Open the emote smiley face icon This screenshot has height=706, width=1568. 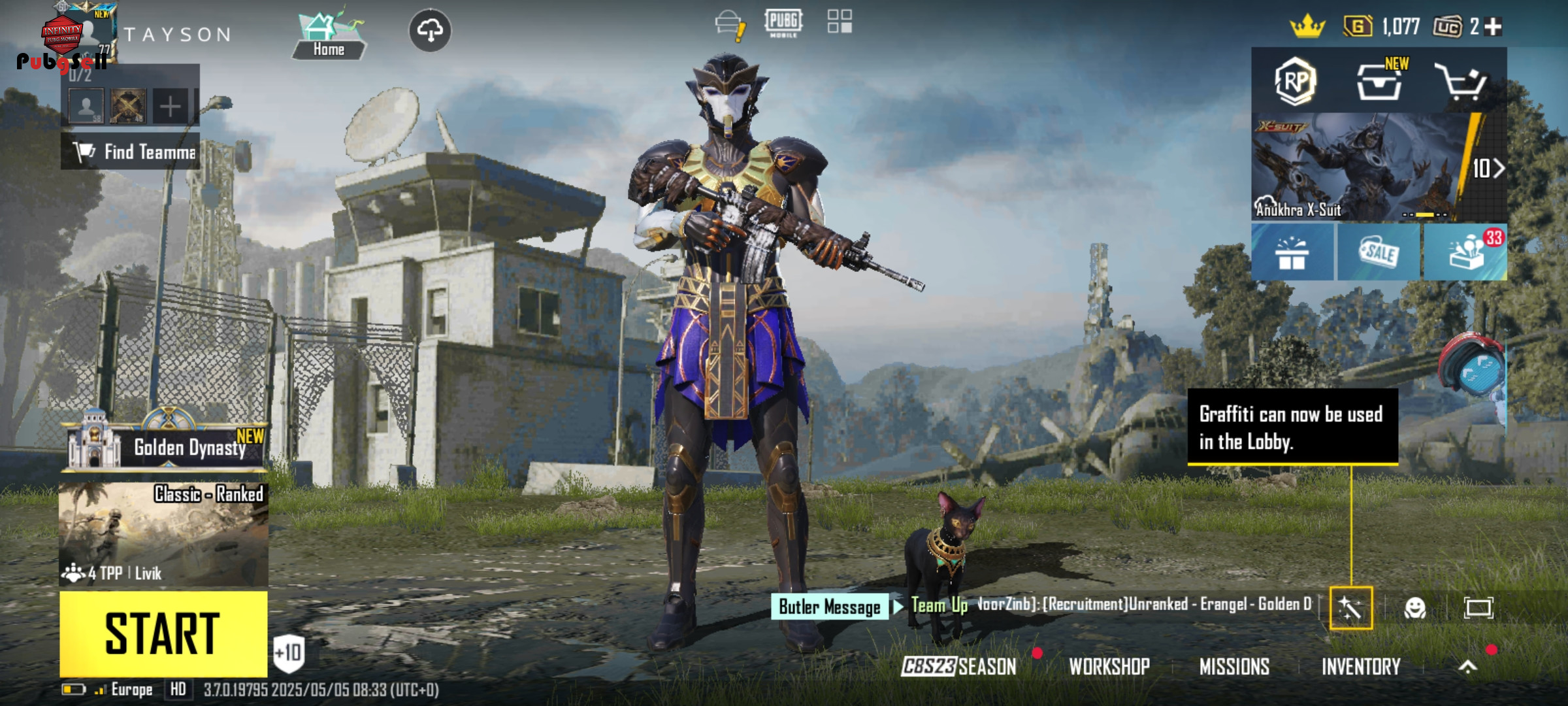click(1414, 608)
